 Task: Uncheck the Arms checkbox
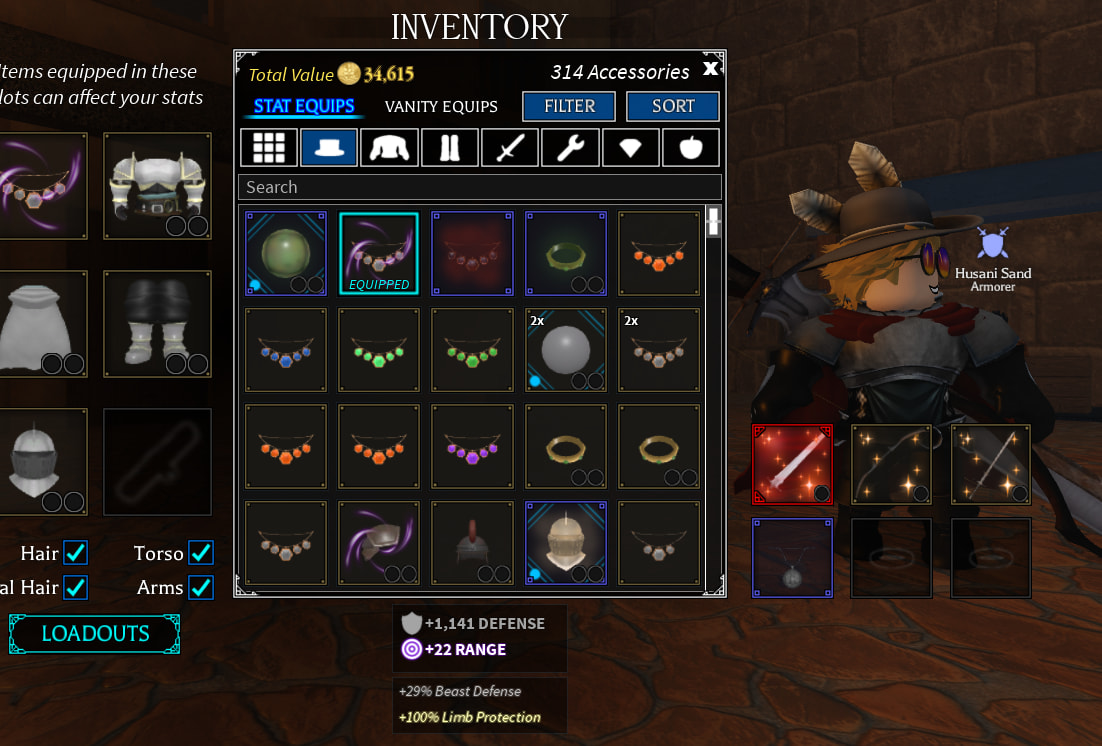point(201,587)
